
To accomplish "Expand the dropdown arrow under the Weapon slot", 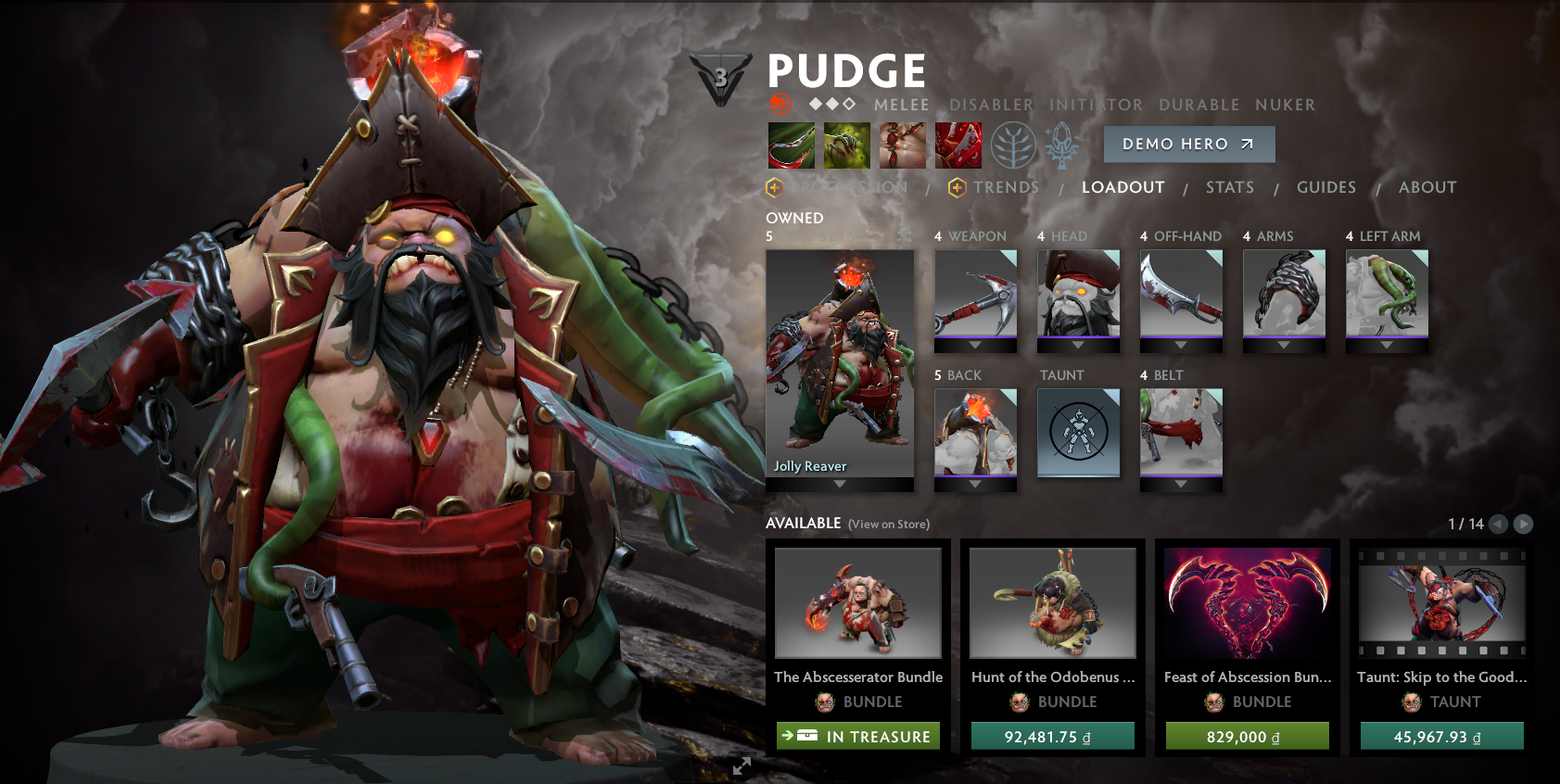I will [976, 347].
